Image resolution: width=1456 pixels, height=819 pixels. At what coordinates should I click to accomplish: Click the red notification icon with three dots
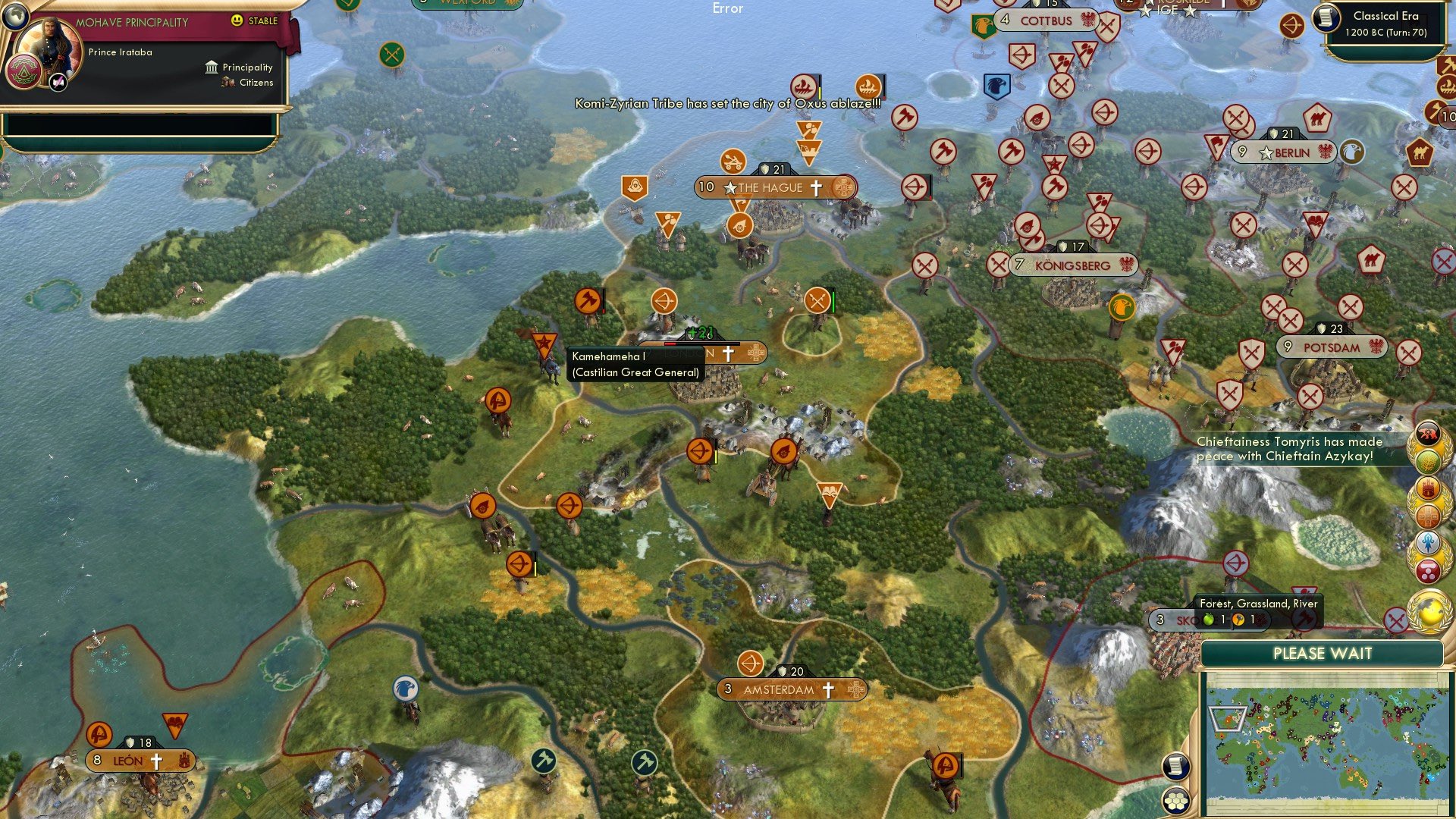(x=1427, y=570)
